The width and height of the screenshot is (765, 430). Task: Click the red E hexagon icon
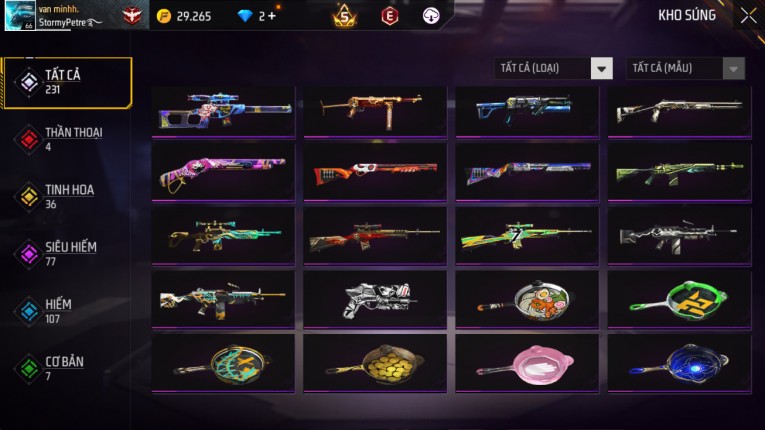[389, 16]
